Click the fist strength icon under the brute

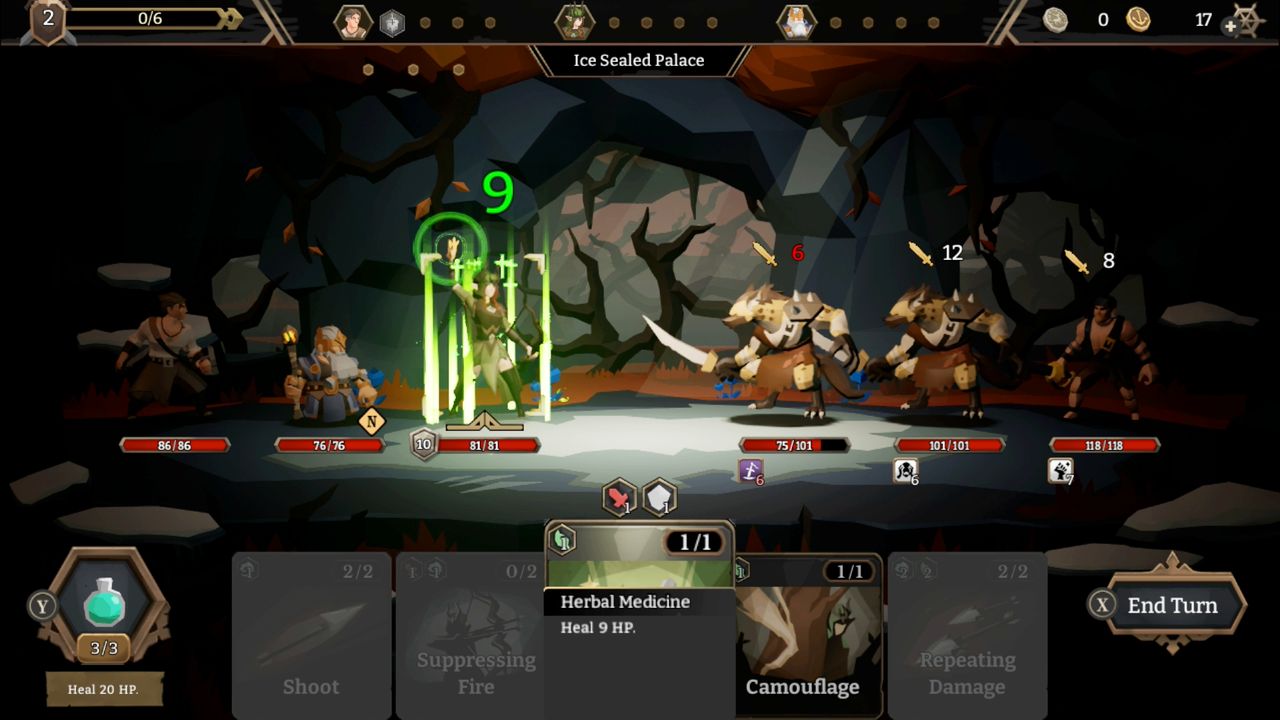click(x=1062, y=470)
